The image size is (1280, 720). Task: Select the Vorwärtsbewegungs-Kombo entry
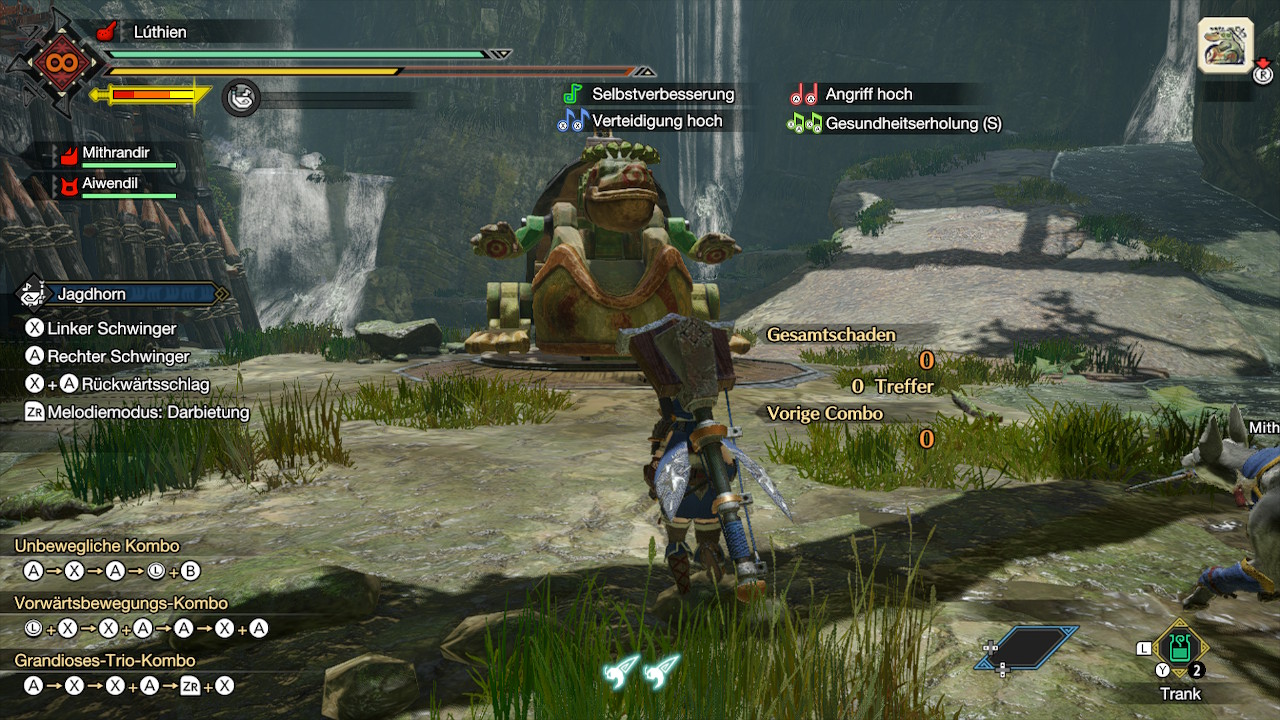(121, 603)
